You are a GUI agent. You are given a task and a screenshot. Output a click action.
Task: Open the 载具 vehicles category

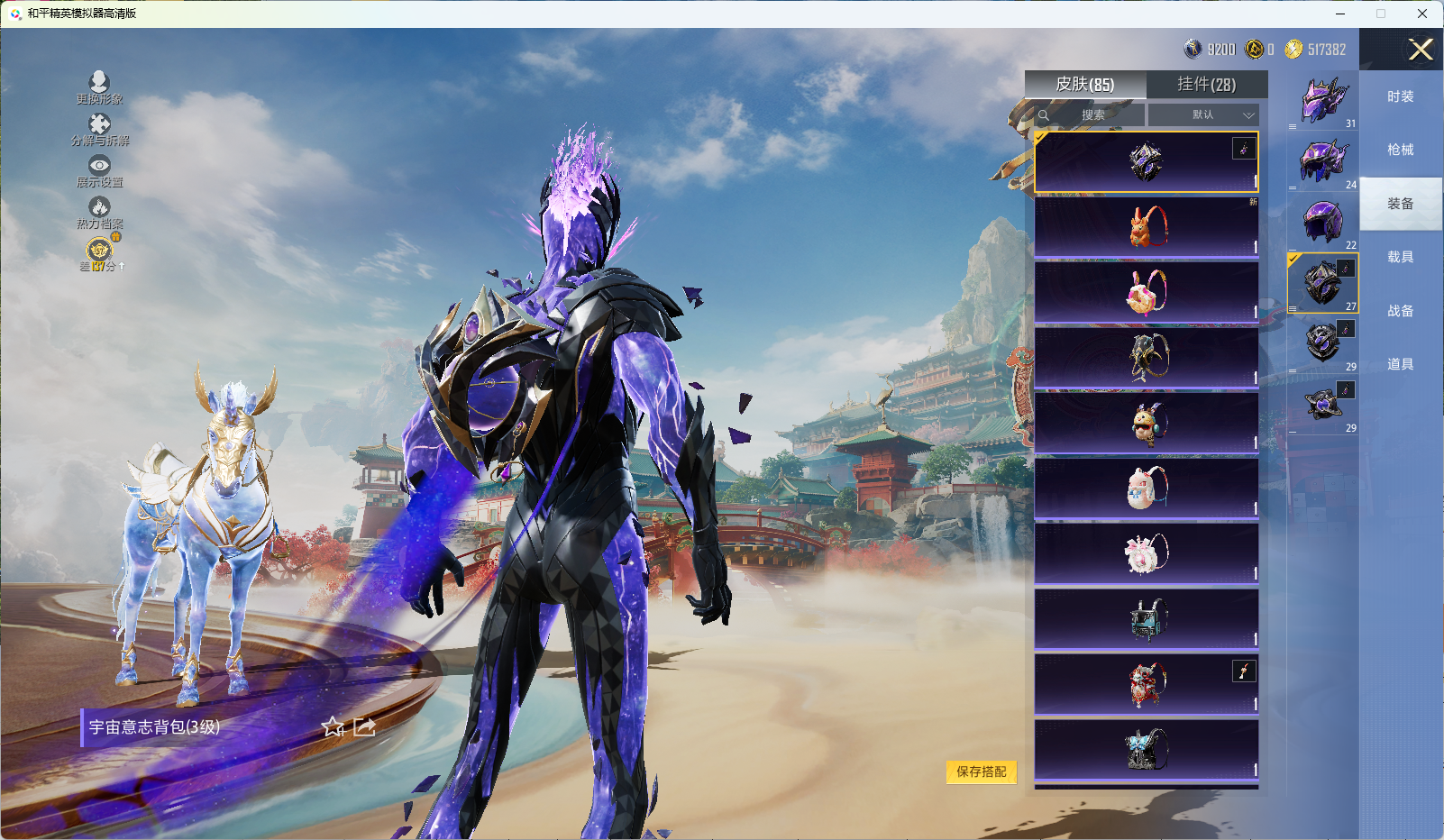pyautogui.click(x=1400, y=257)
